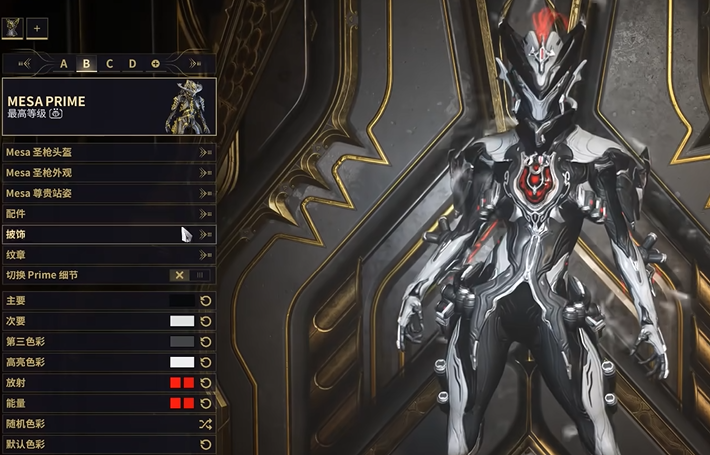
Task: Switch to appearance config D
Action: pyautogui.click(x=132, y=64)
